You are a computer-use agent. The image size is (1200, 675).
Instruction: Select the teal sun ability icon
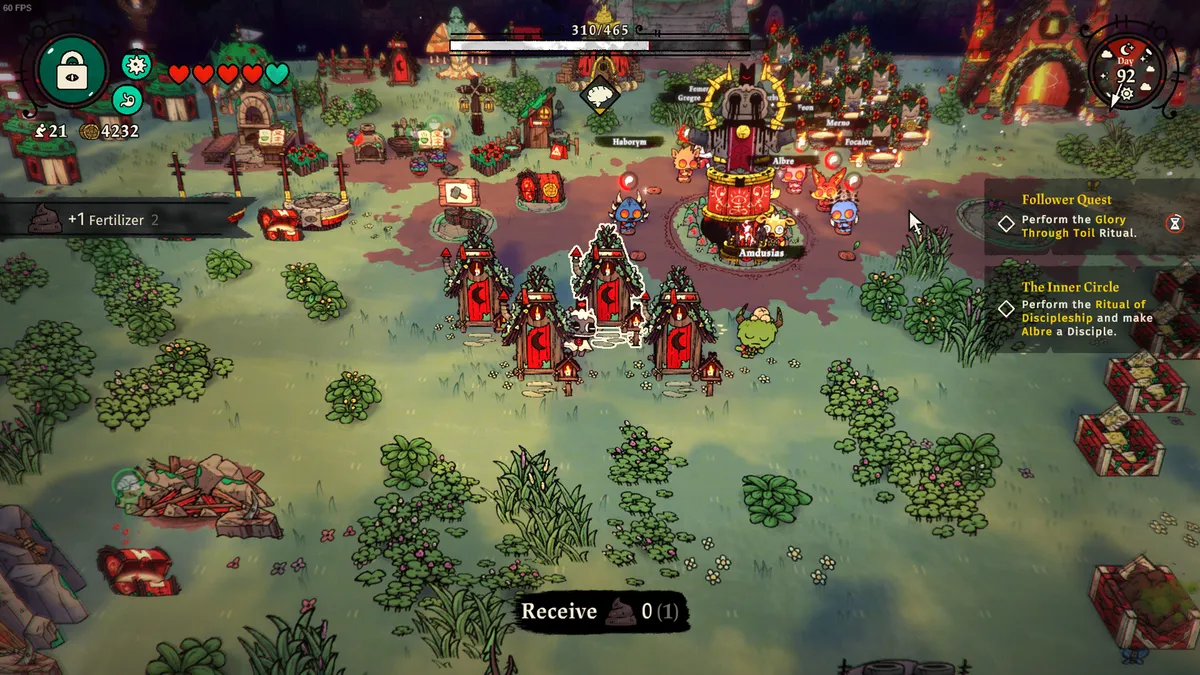[136, 66]
